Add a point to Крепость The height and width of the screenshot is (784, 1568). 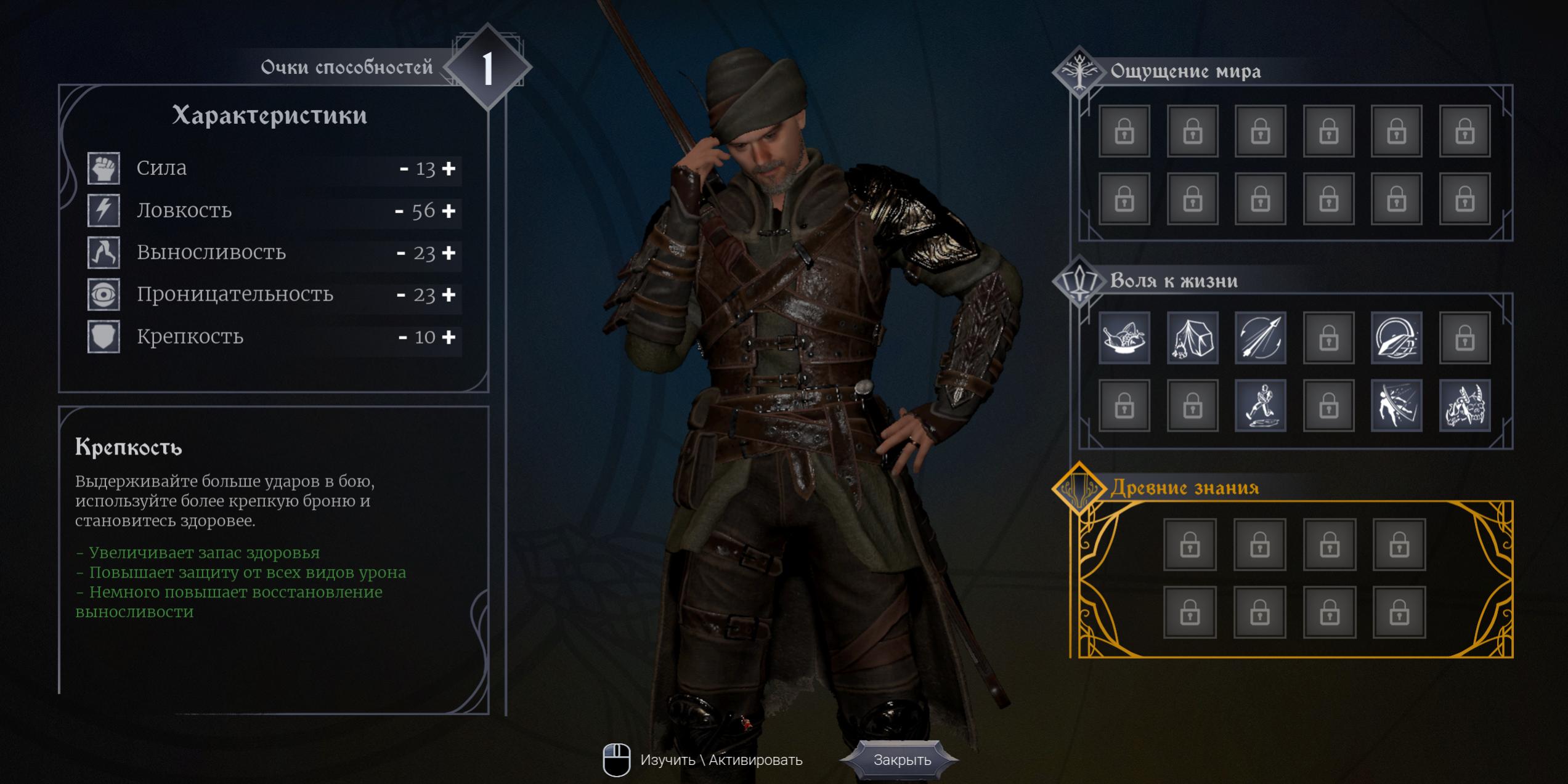(449, 337)
